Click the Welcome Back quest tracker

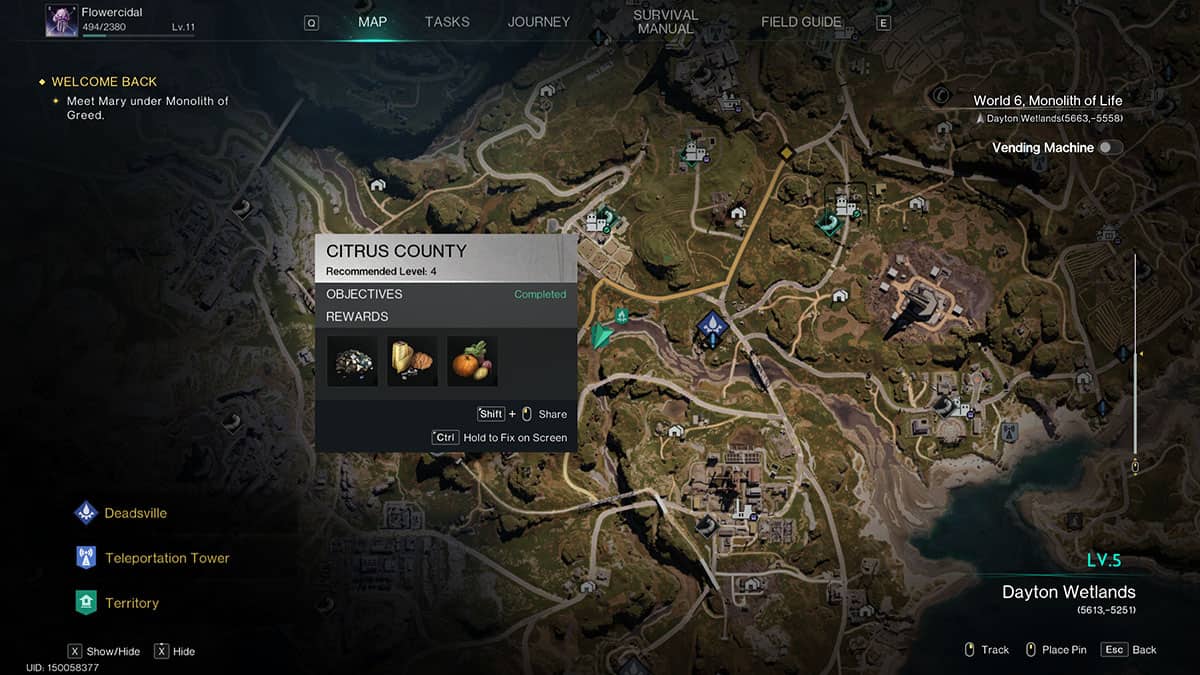click(x=104, y=82)
